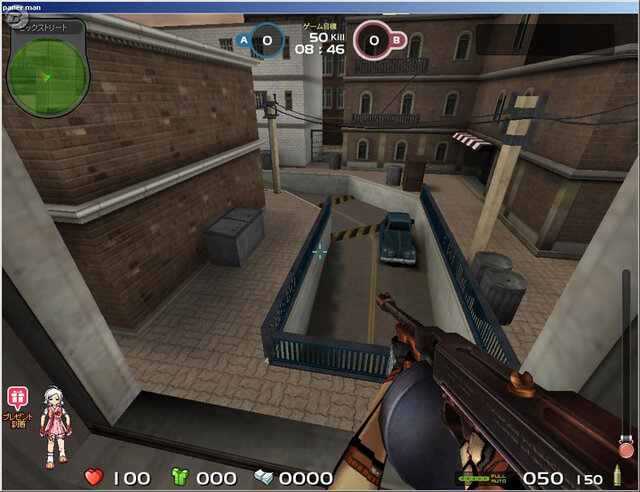Click the green bullet ammo icon
The height and width of the screenshot is (492, 640).
[616, 478]
